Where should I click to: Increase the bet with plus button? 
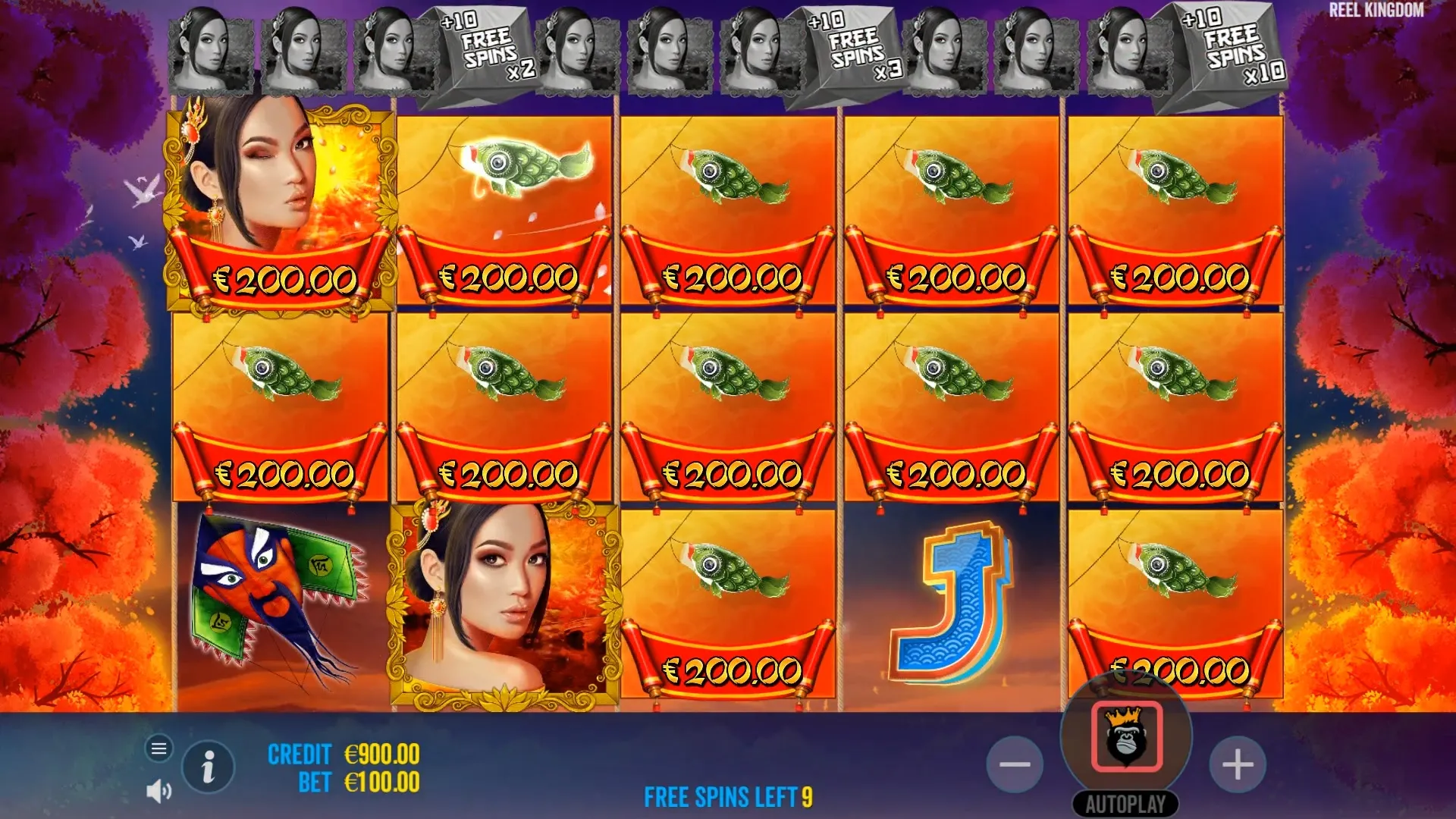coord(1237,764)
